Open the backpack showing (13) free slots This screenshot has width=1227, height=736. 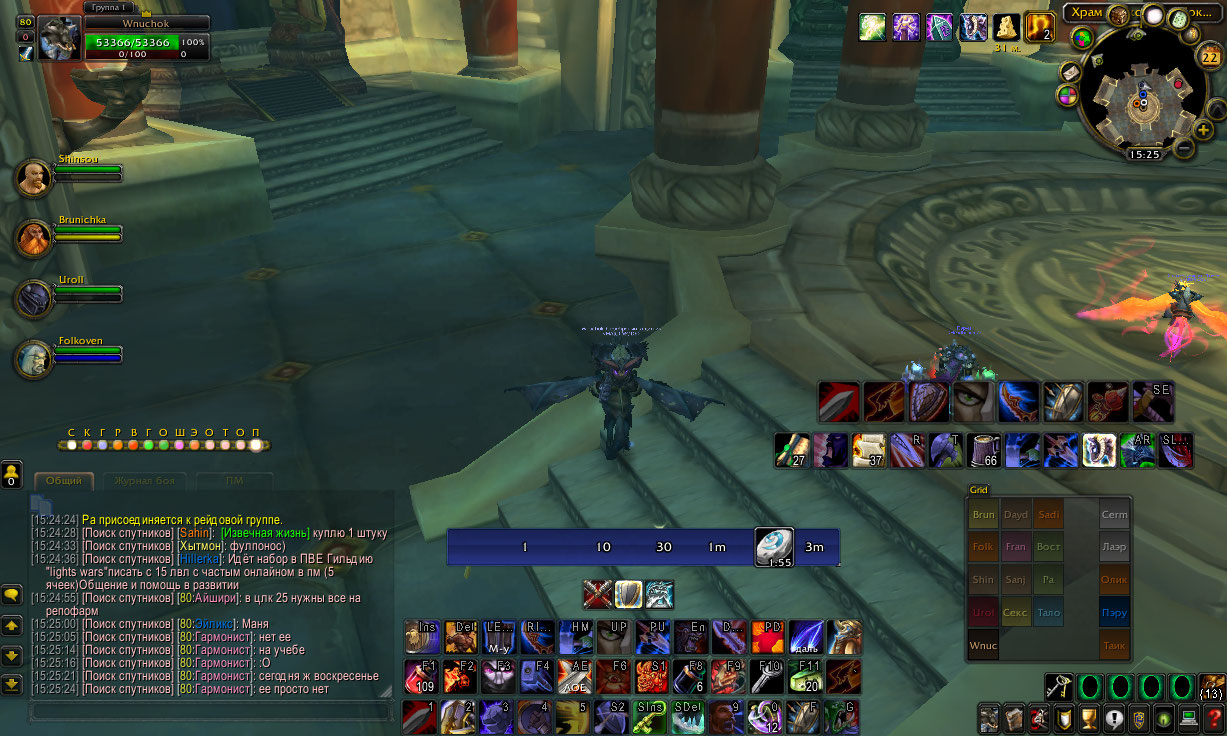pos(1212,686)
